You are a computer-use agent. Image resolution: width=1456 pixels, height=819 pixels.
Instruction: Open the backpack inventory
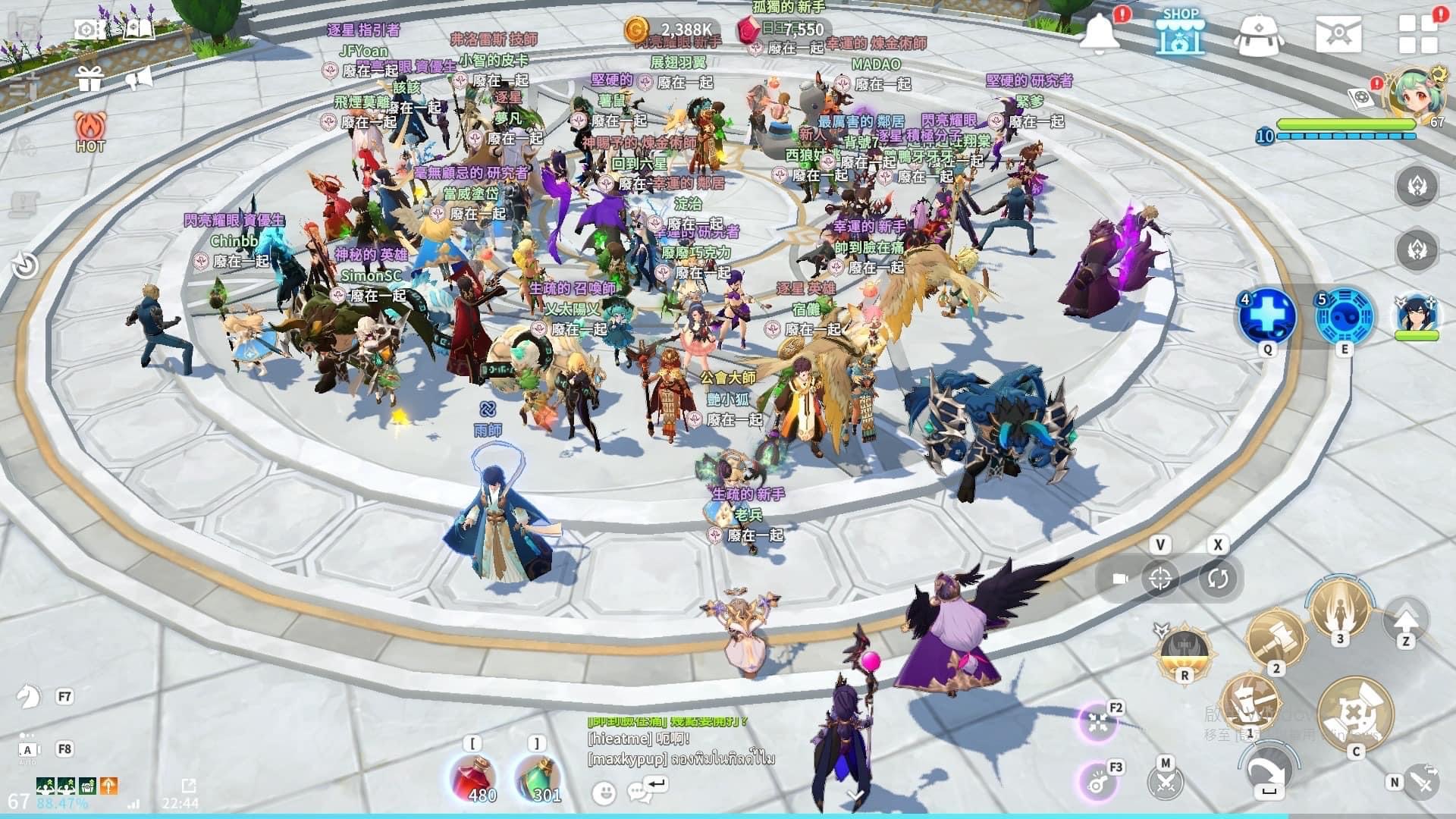pos(1258,36)
